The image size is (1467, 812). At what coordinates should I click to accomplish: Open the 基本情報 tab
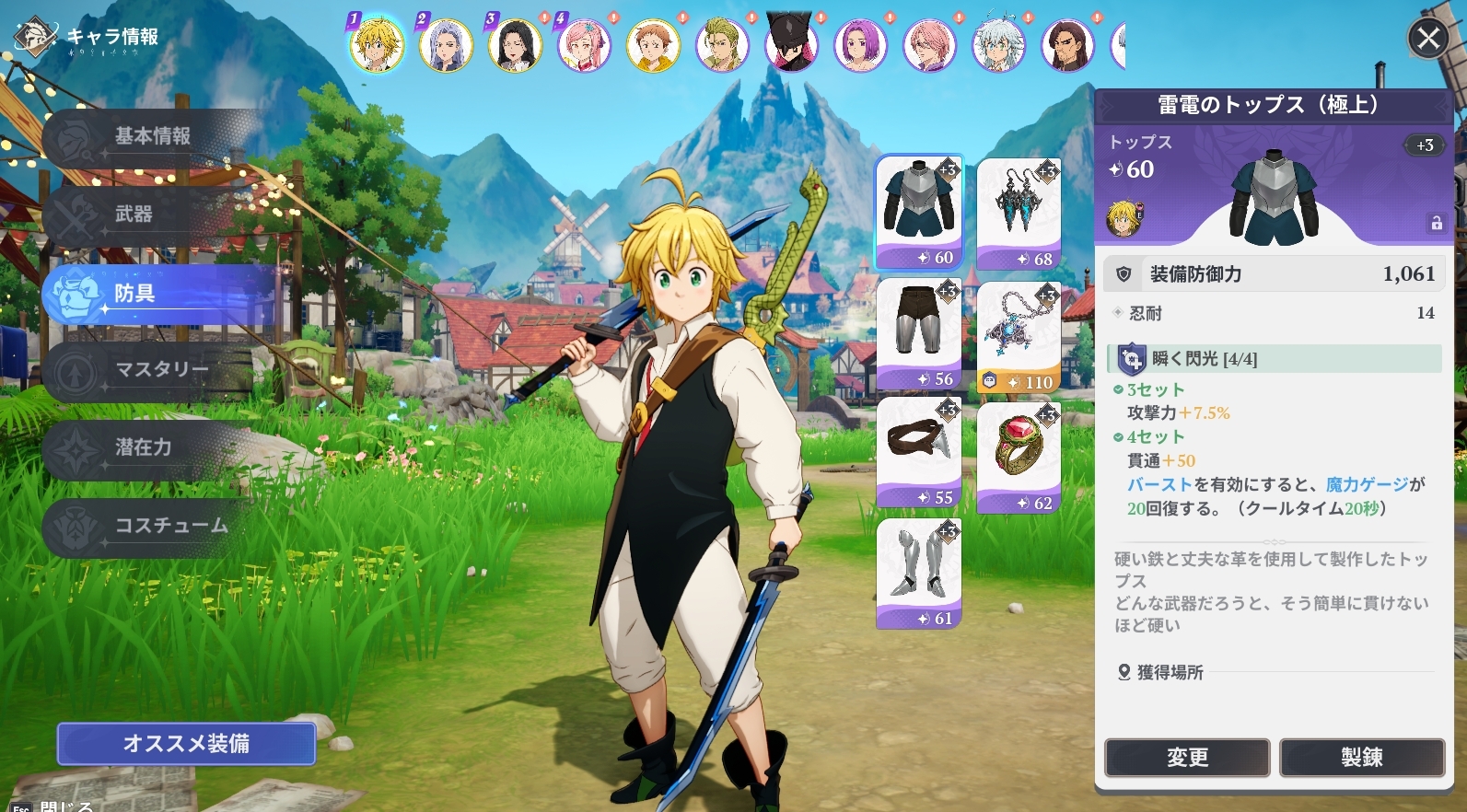[152, 137]
